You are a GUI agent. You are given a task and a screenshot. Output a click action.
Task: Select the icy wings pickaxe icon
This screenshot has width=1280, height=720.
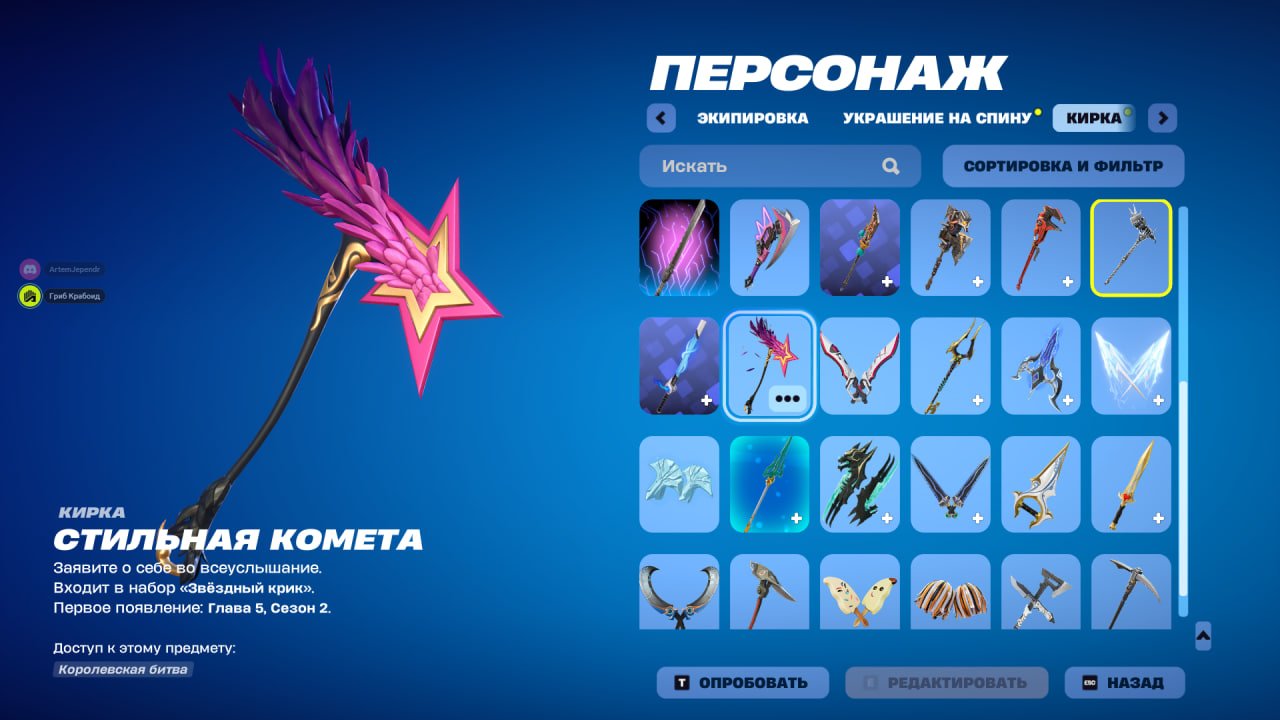(1130, 365)
